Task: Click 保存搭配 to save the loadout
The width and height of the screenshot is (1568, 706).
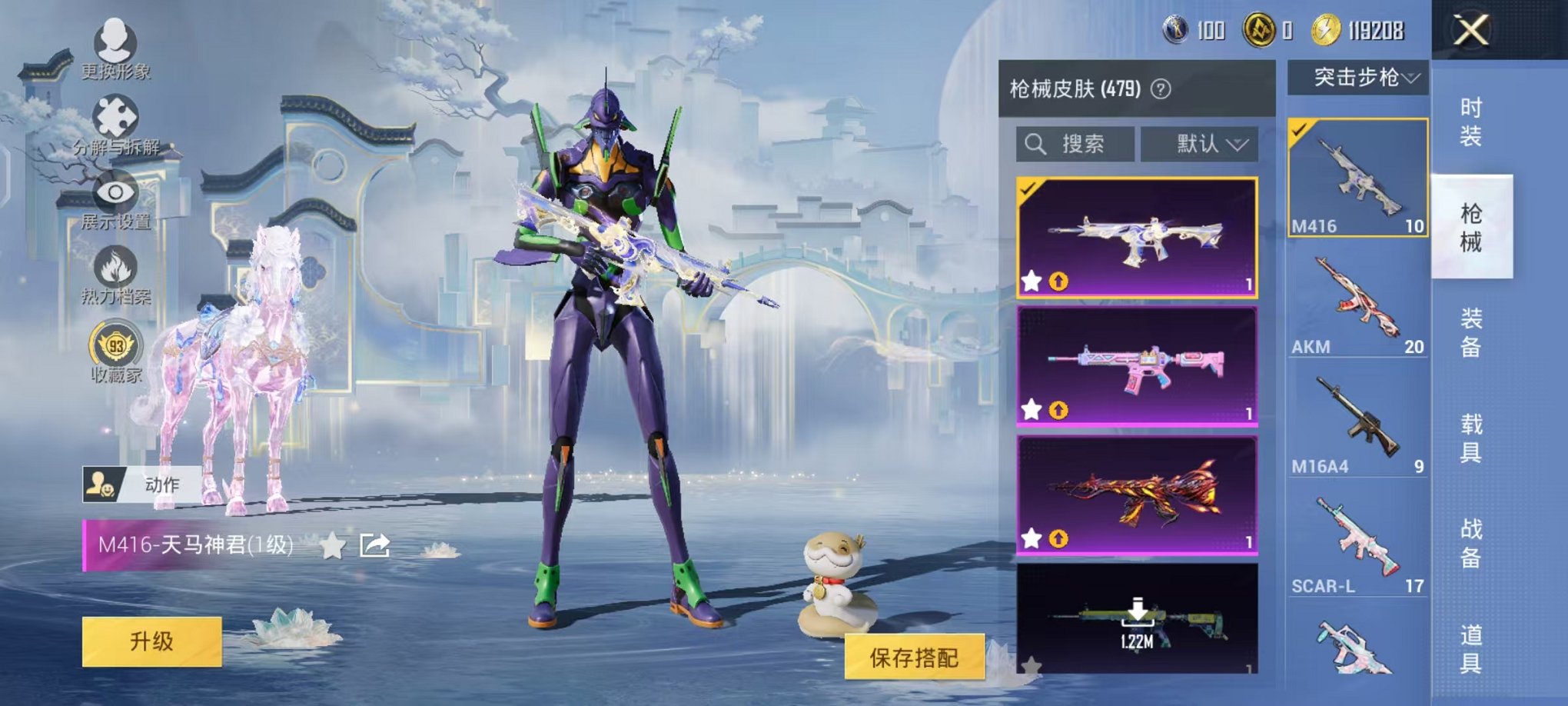Action: (914, 657)
